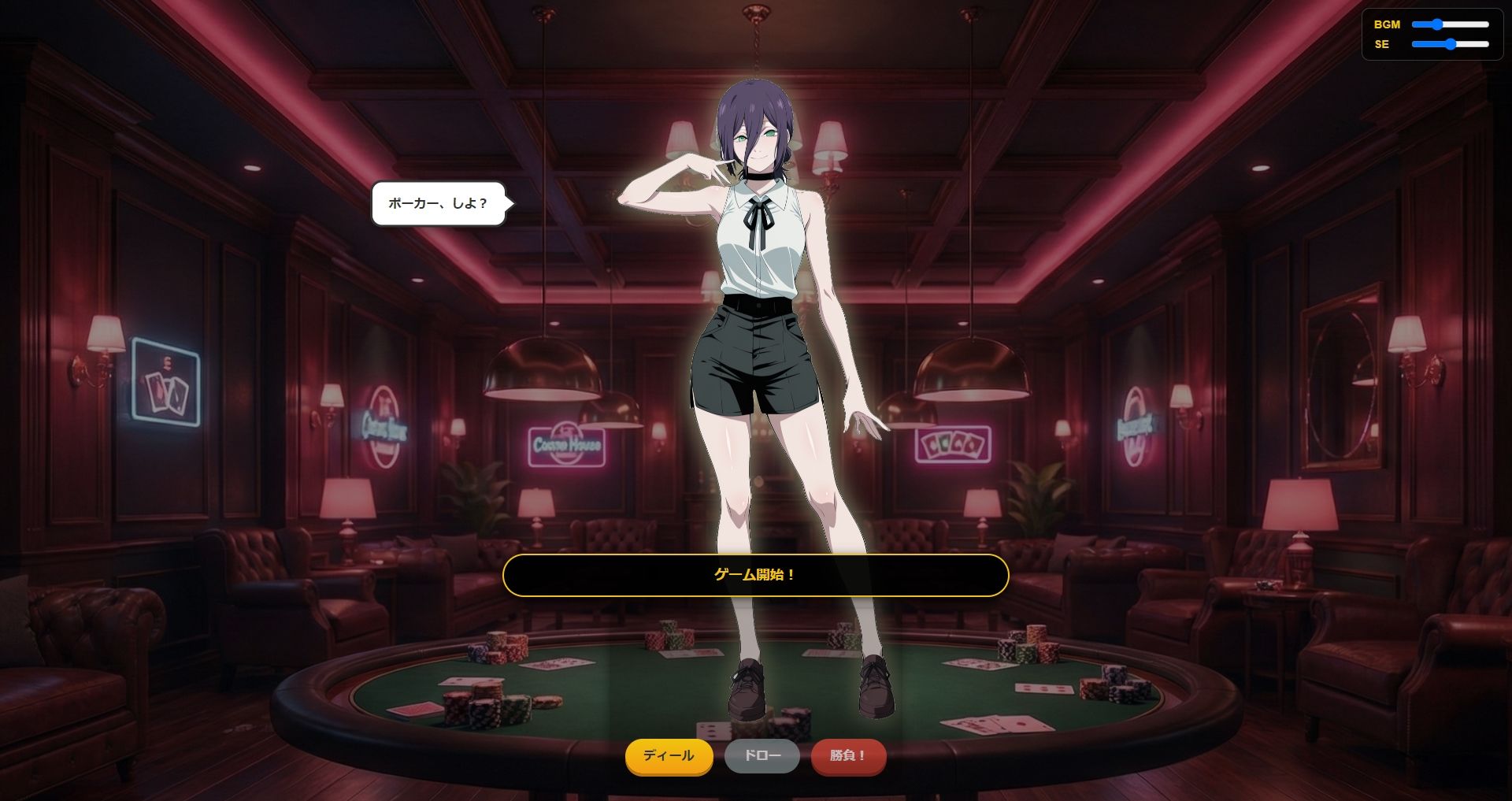
Task: Select the ディール action button
Action: (x=669, y=756)
